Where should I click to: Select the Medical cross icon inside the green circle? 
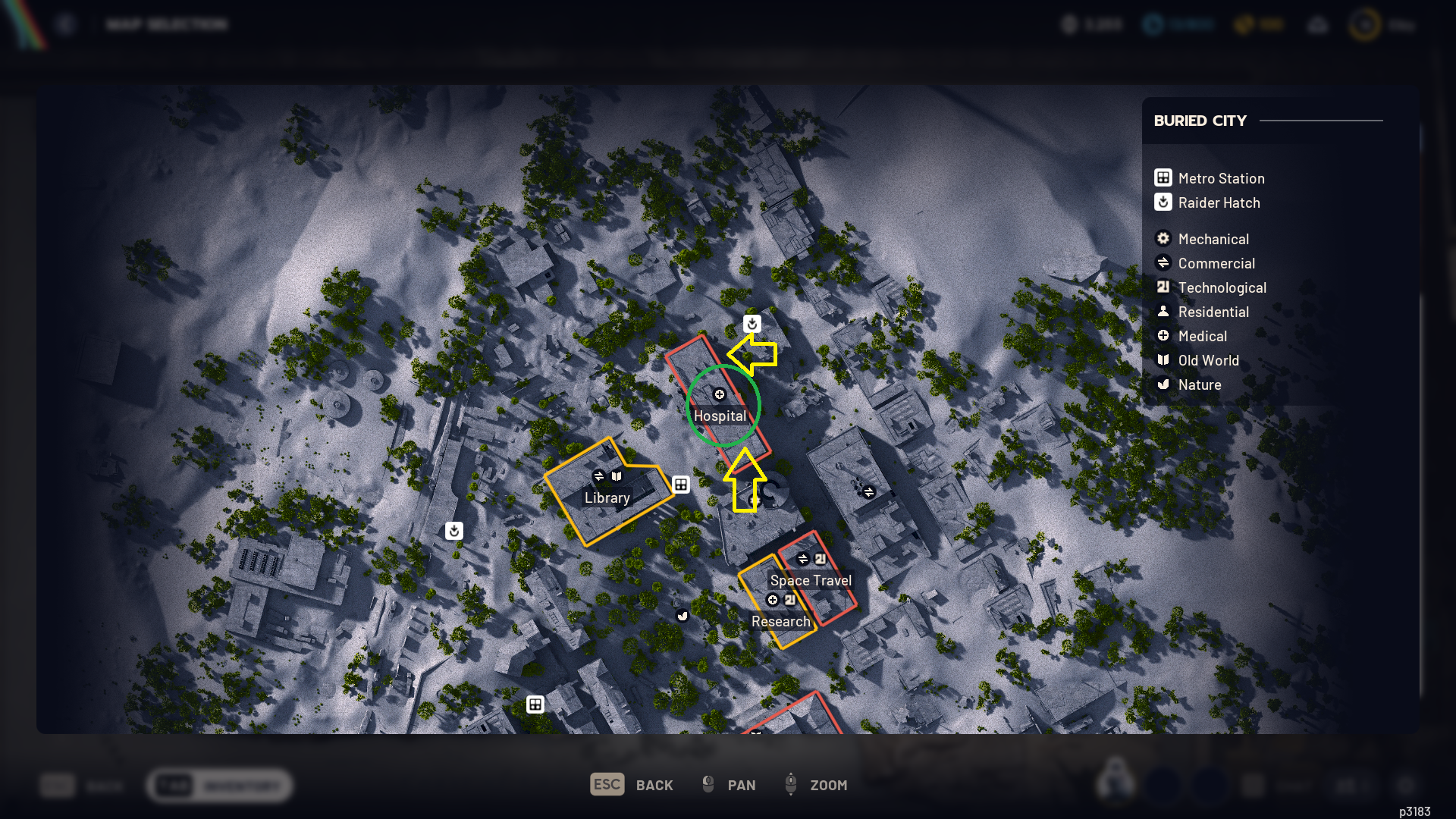click(x=719, y=394)
